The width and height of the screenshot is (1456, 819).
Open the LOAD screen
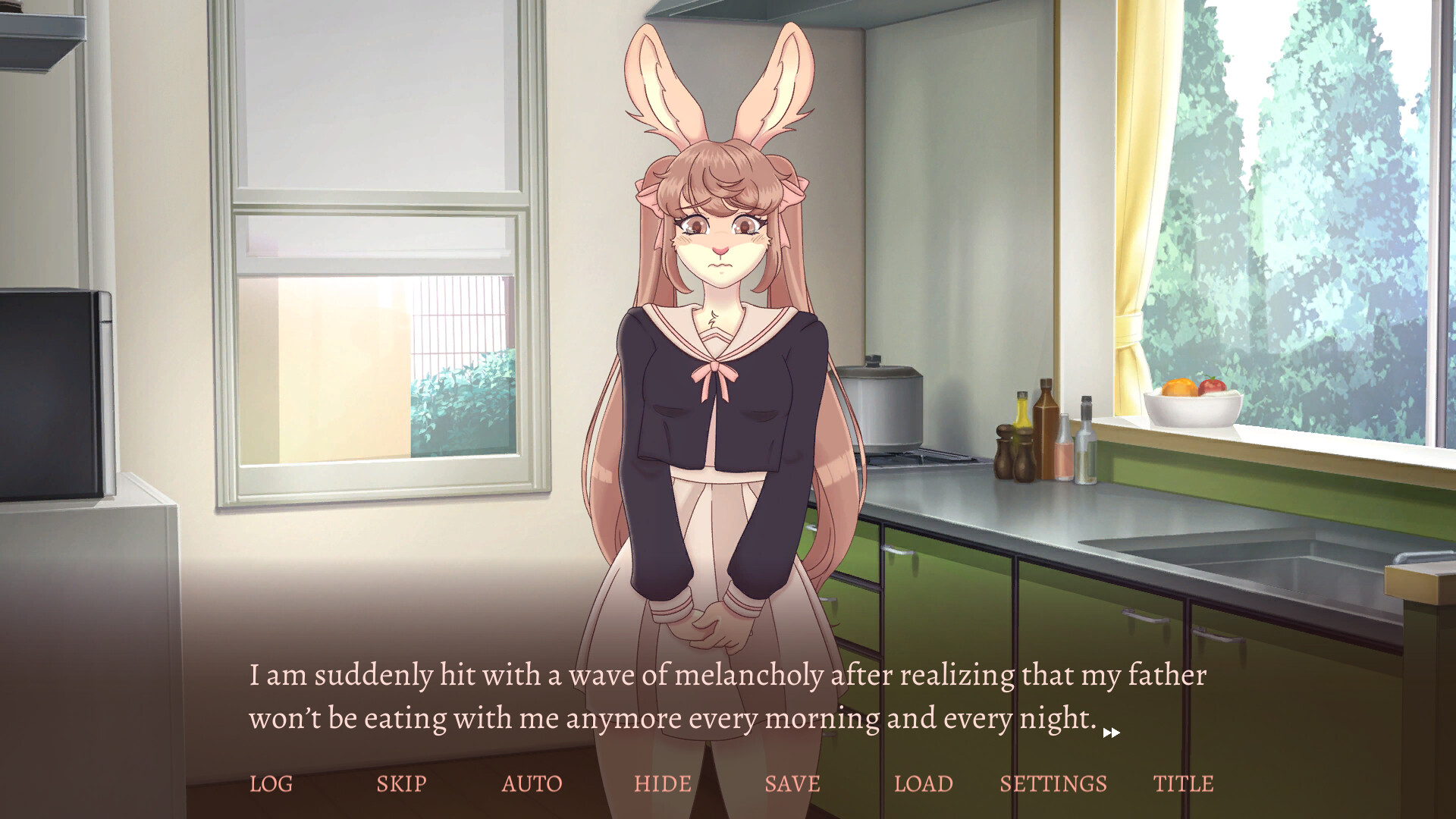coord(924,783)
